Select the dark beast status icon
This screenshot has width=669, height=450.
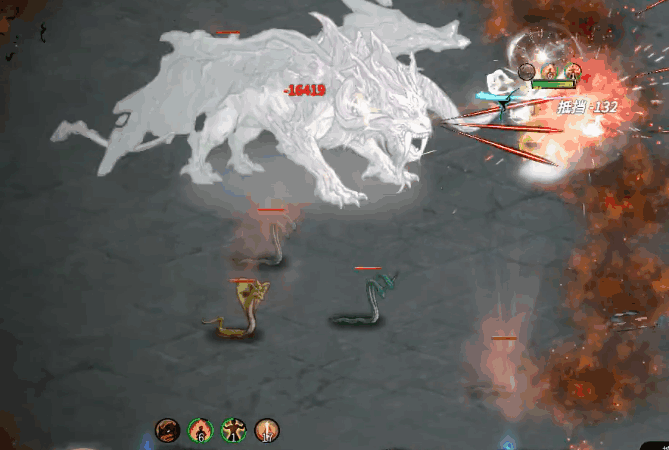tap(167, 431)
